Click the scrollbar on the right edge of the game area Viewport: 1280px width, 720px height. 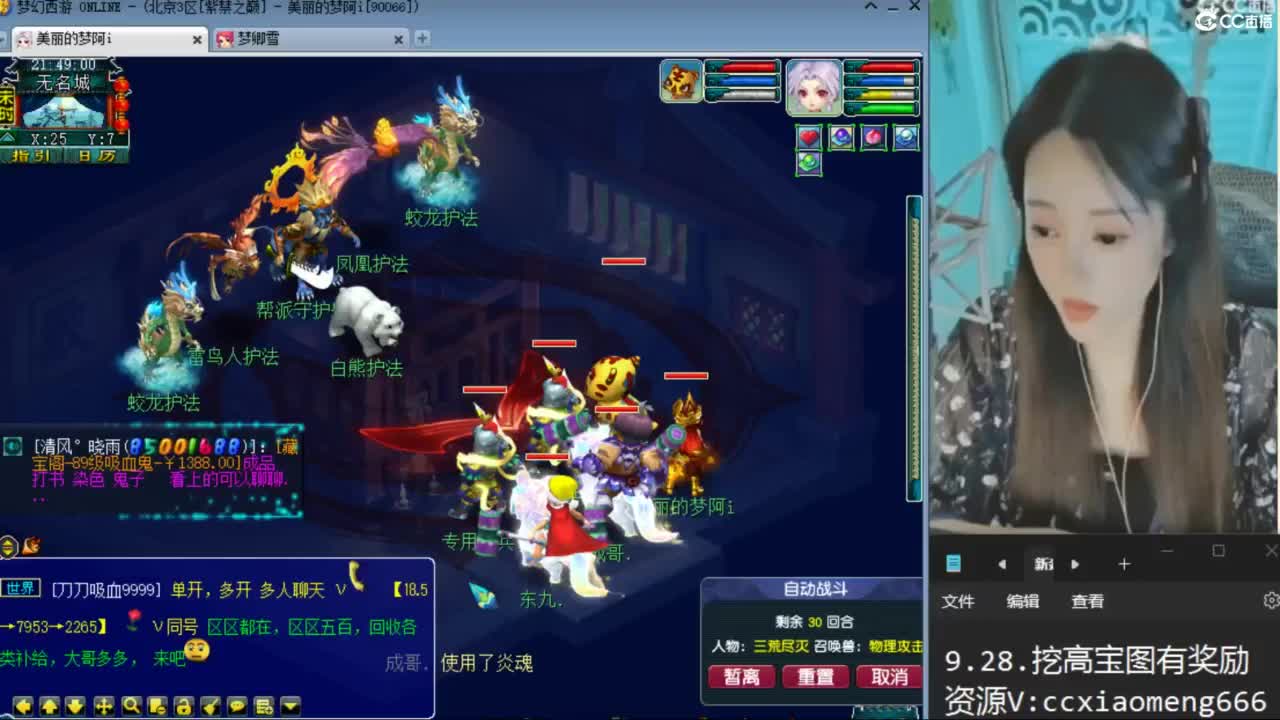[x=911, y=350]
